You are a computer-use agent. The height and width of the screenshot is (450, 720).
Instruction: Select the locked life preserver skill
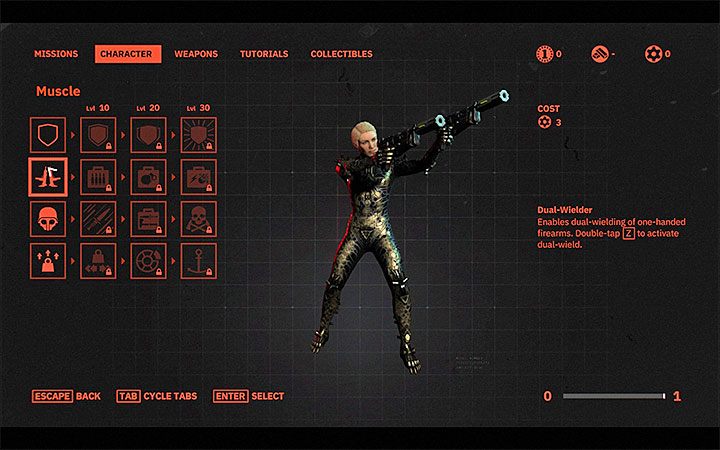click(148, 261)
